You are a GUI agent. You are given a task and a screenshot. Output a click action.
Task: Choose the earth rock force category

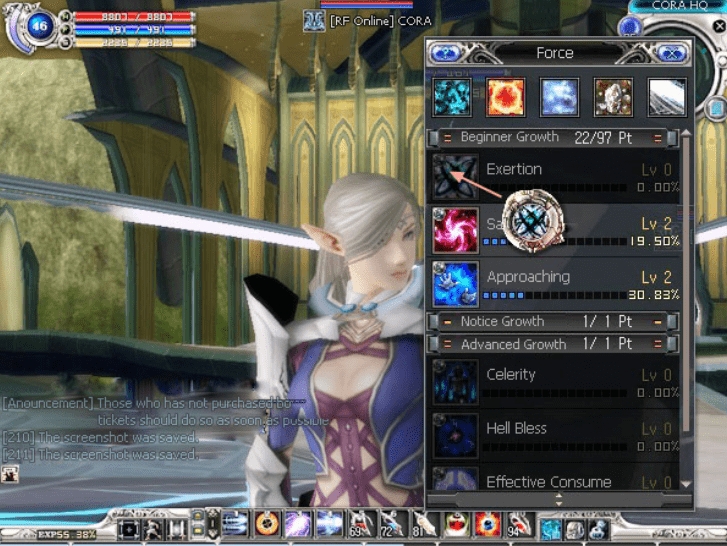[x=612, y=98]
